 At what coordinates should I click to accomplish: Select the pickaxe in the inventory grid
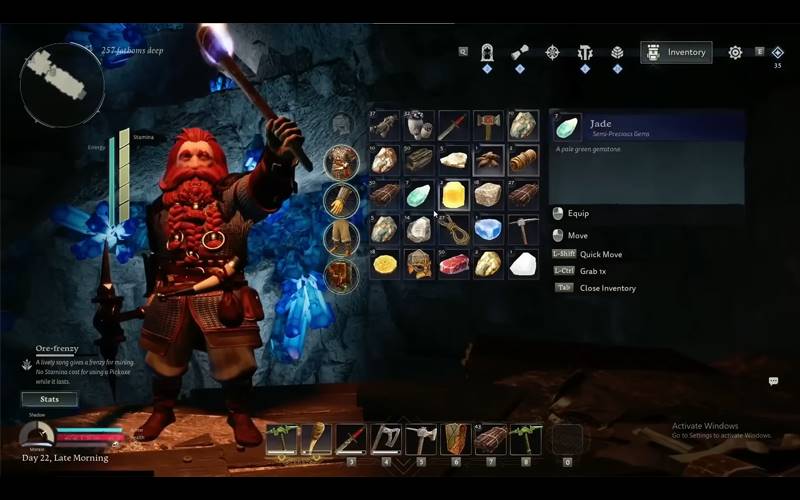click(522, 229)
